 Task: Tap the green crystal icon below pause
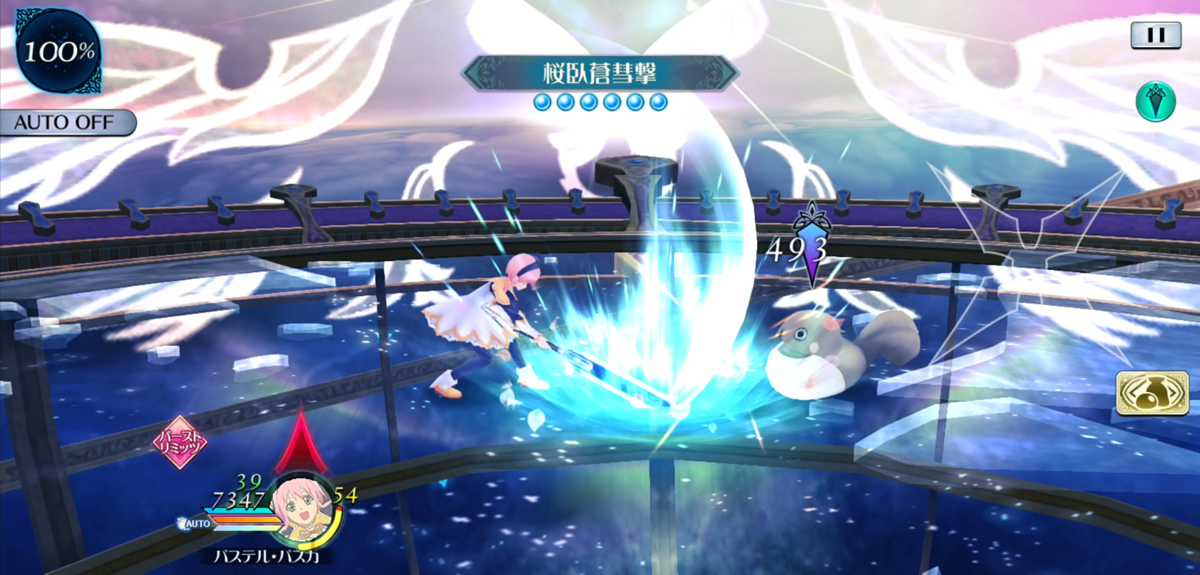(x=1155, y=101)
